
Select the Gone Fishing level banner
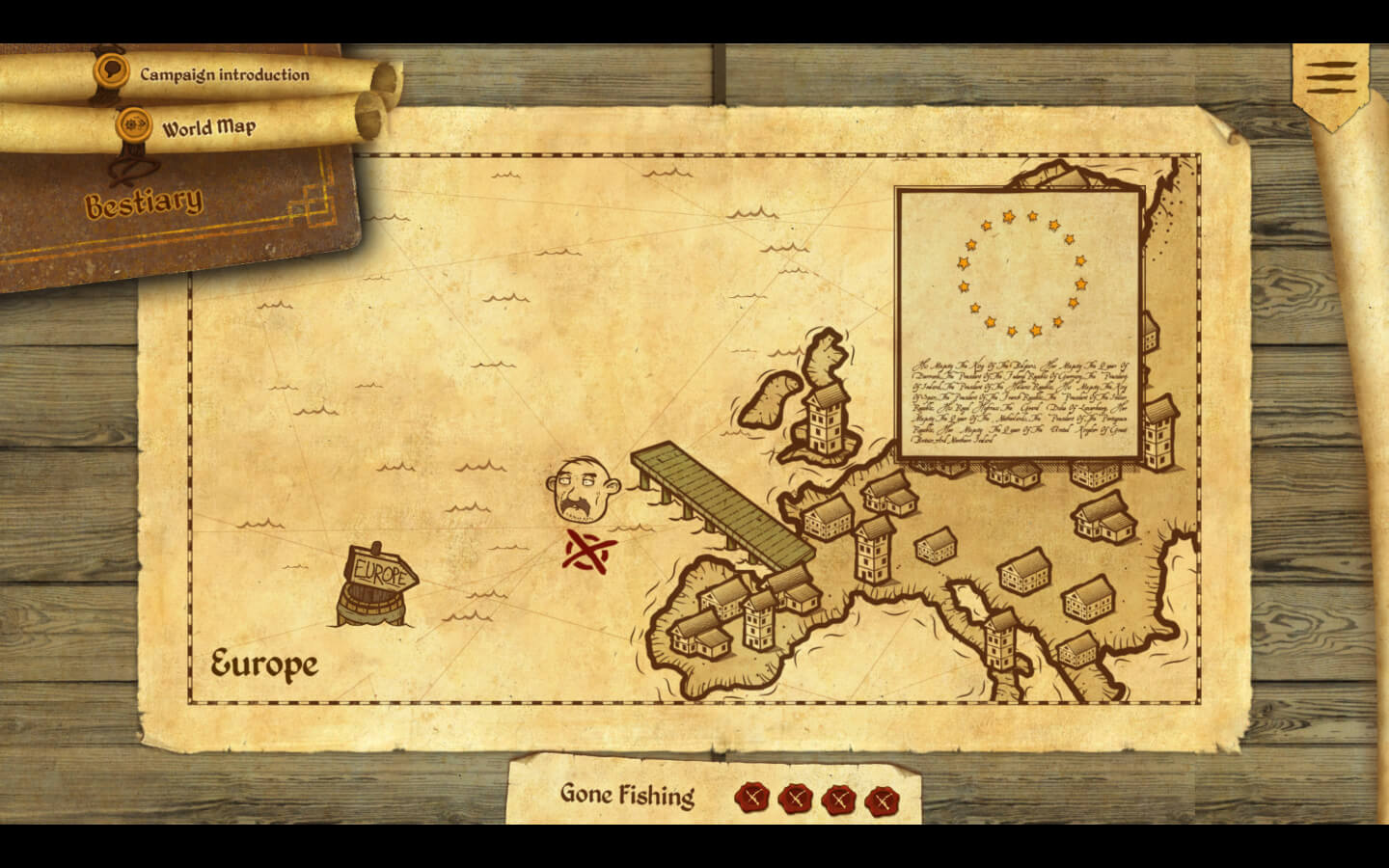pyautogui.click(x=627, y=796)
